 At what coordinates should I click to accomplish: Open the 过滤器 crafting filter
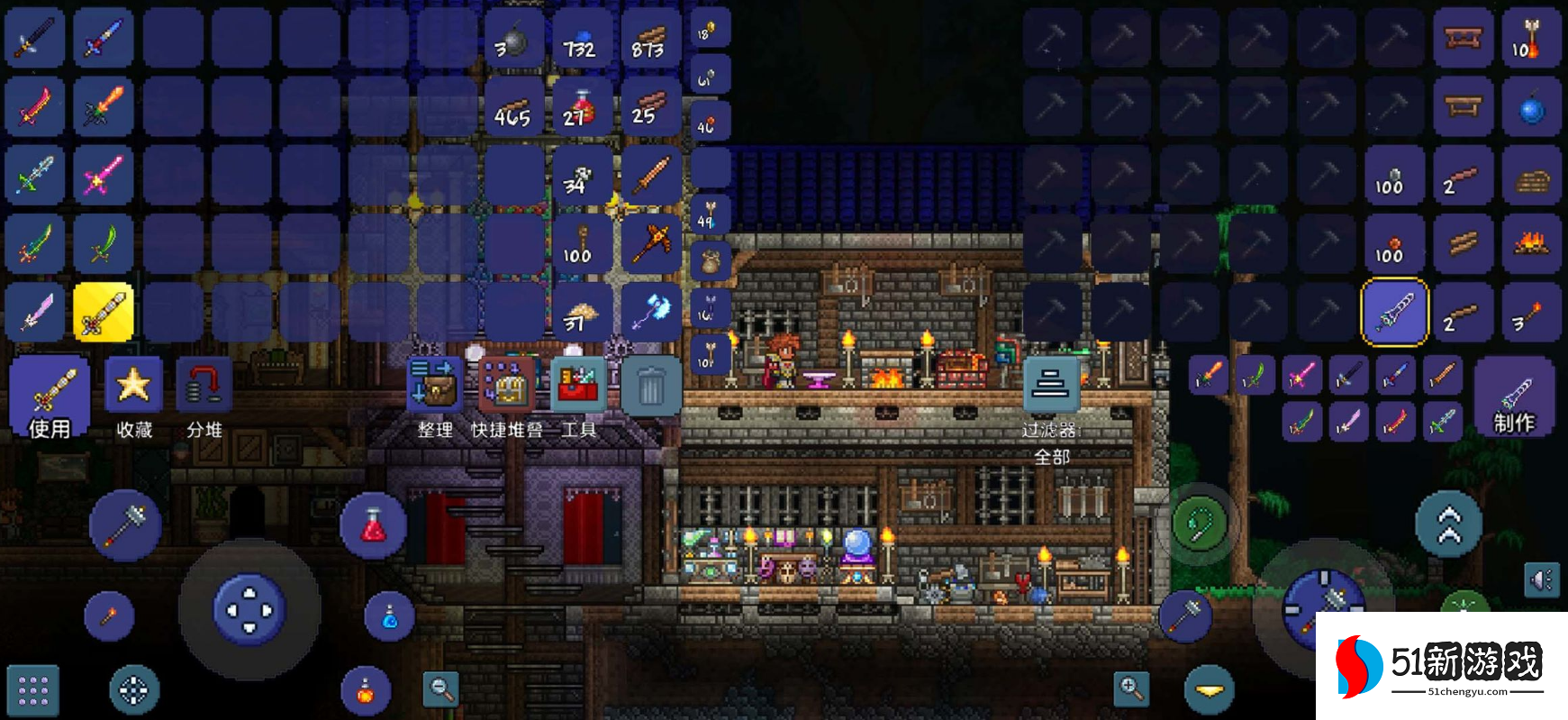(x=1051, y=386)
